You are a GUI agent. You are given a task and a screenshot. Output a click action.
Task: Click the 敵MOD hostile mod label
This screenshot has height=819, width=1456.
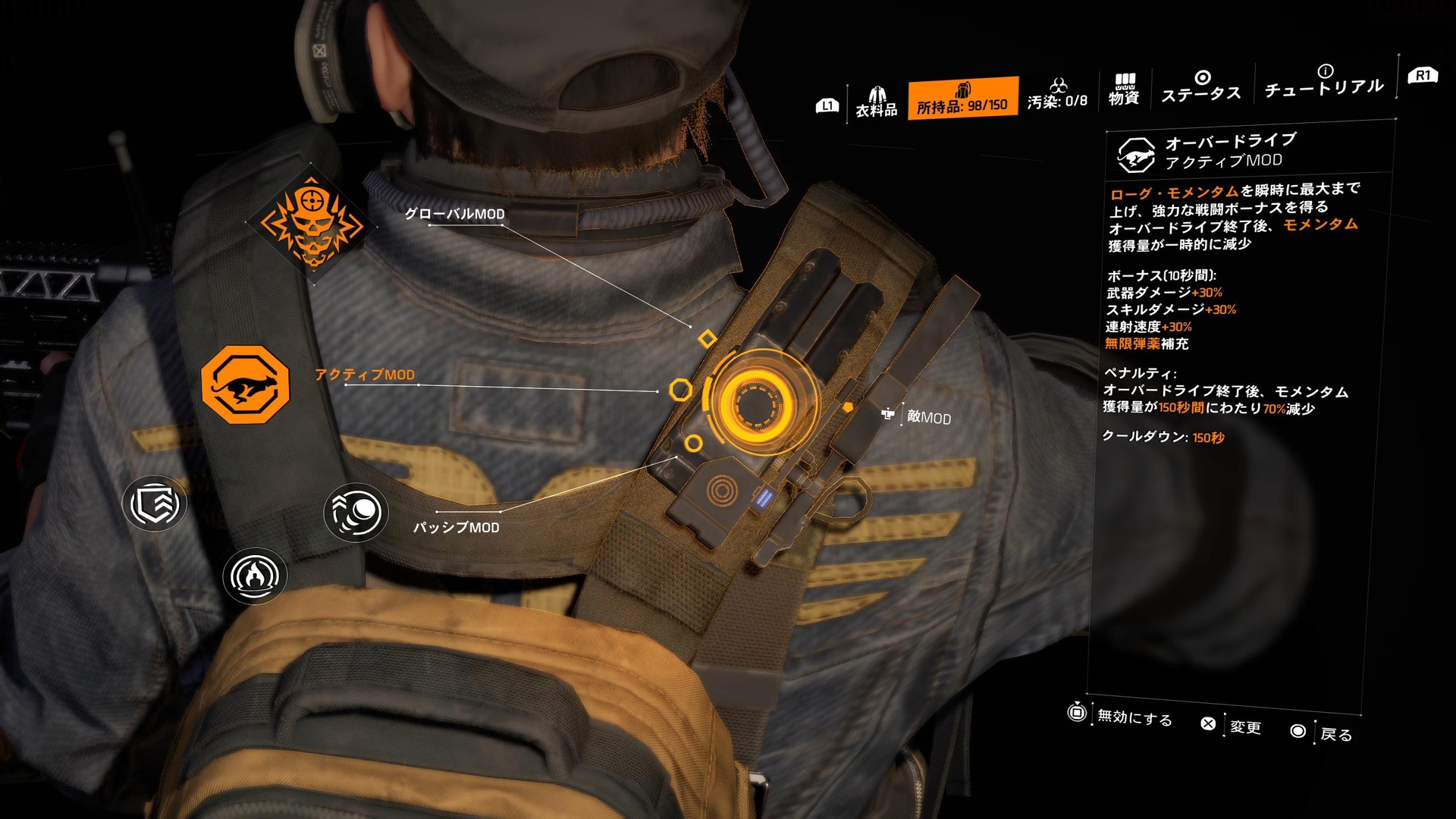pyautogui.click(x=928, y=417)
